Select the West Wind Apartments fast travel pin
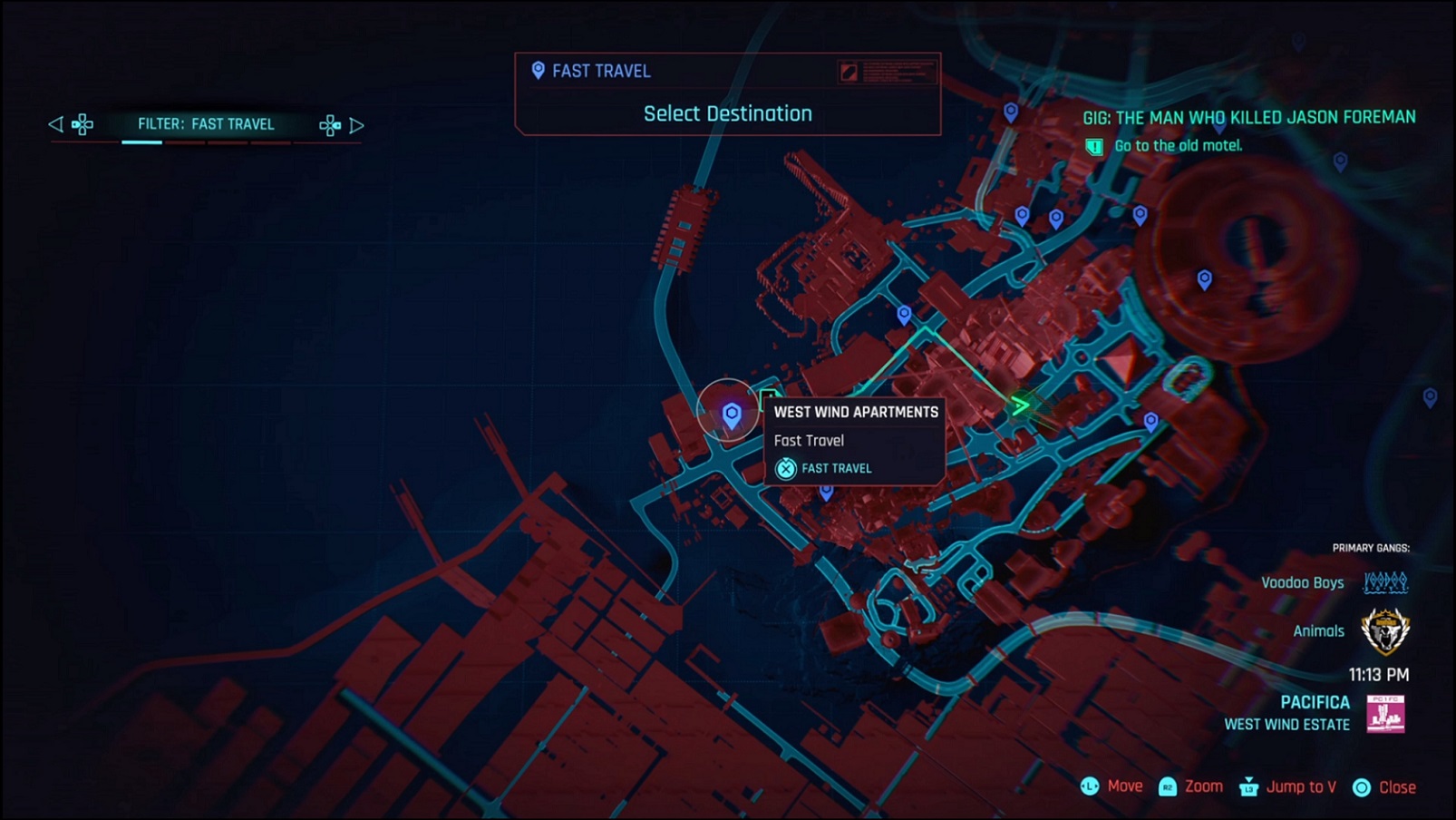1456x820 pixels. tap(731, 413)
